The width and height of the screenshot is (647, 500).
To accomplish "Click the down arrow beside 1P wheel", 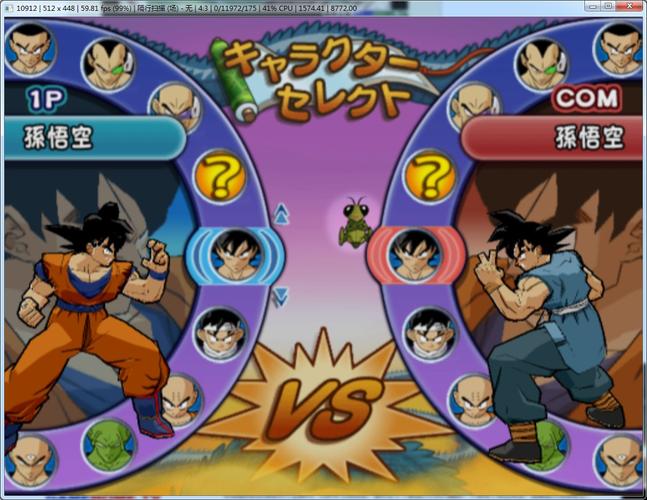I will coord(282,295).
